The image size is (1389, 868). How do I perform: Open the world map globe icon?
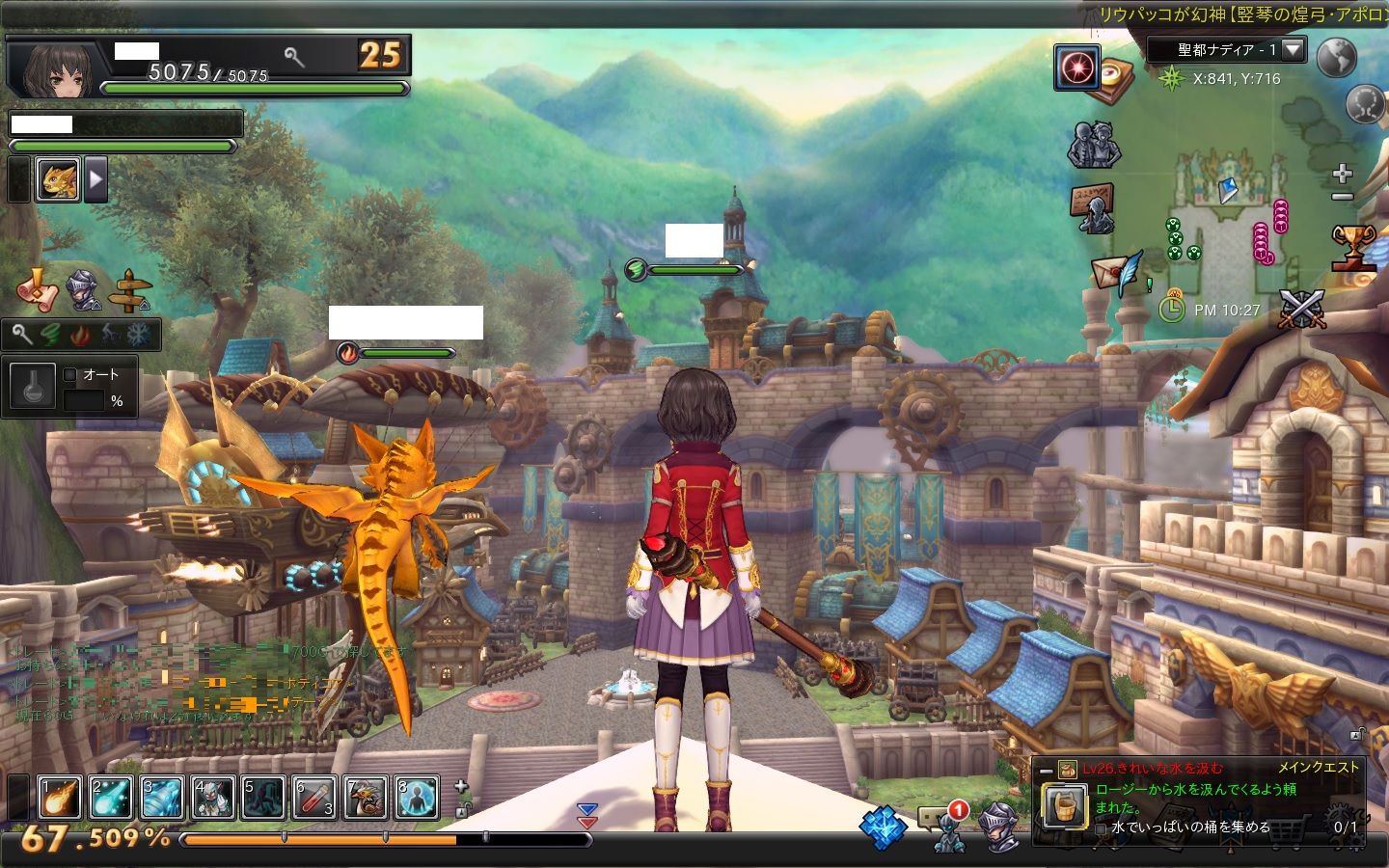tap(1336, 58)
